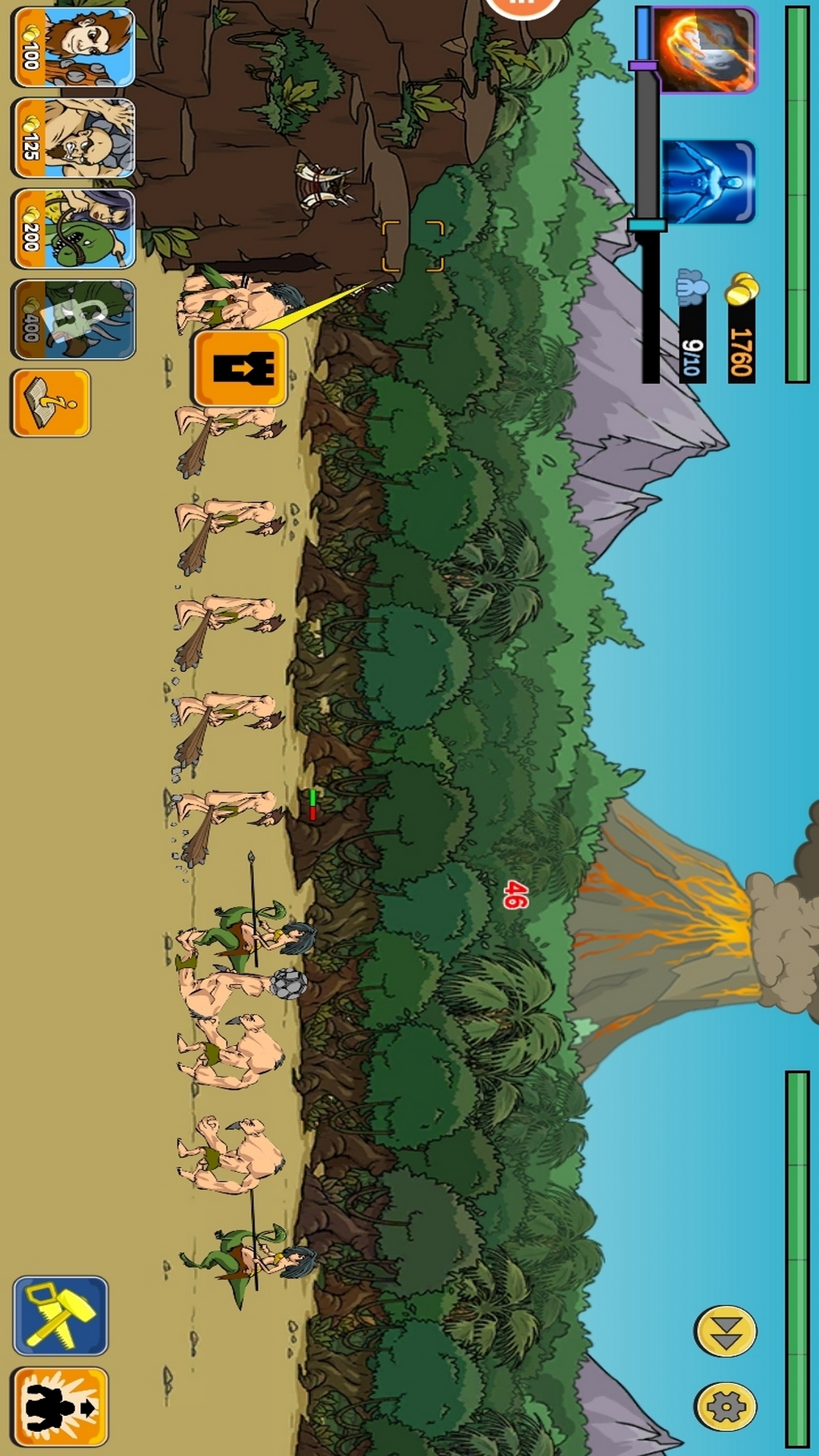Tap the partially hidden orange round button
The height and width of the screenshot is (1456, 819).
522,8
